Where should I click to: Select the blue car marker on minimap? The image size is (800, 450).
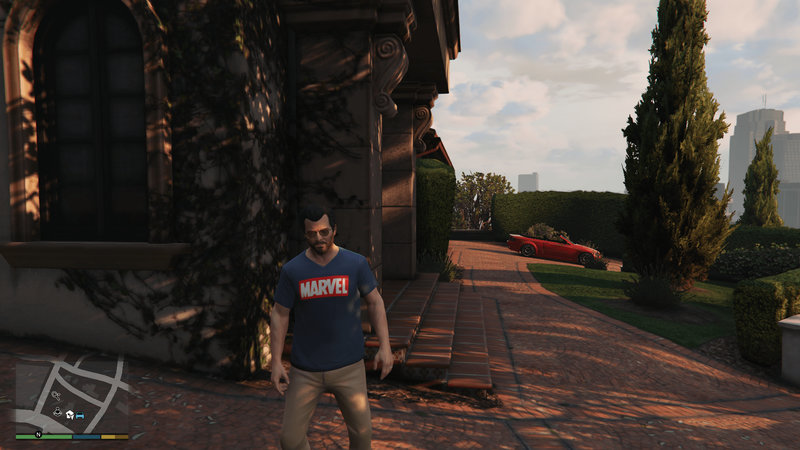coord(80,414)
